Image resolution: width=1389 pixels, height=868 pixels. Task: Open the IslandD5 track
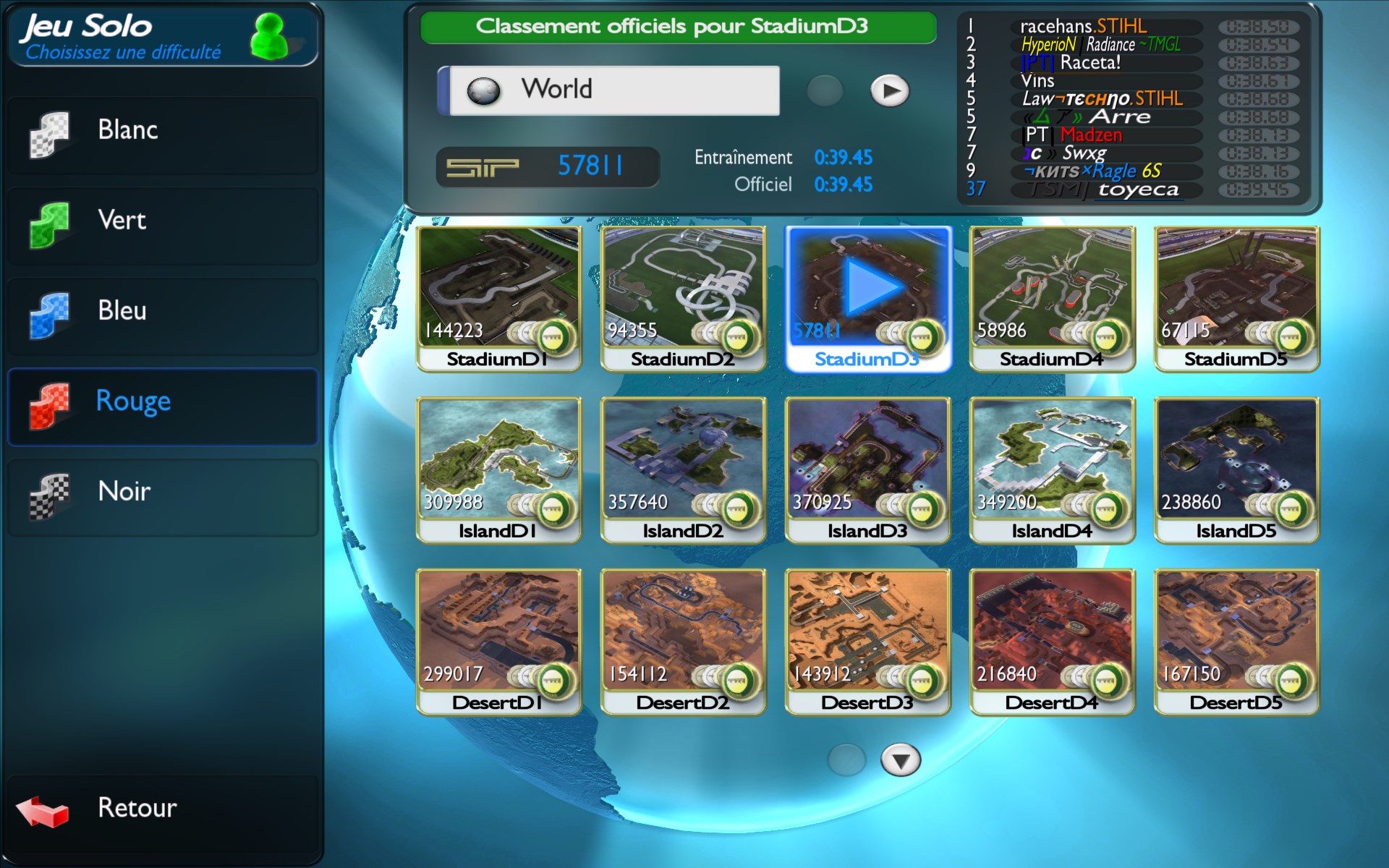[1236, 469]
